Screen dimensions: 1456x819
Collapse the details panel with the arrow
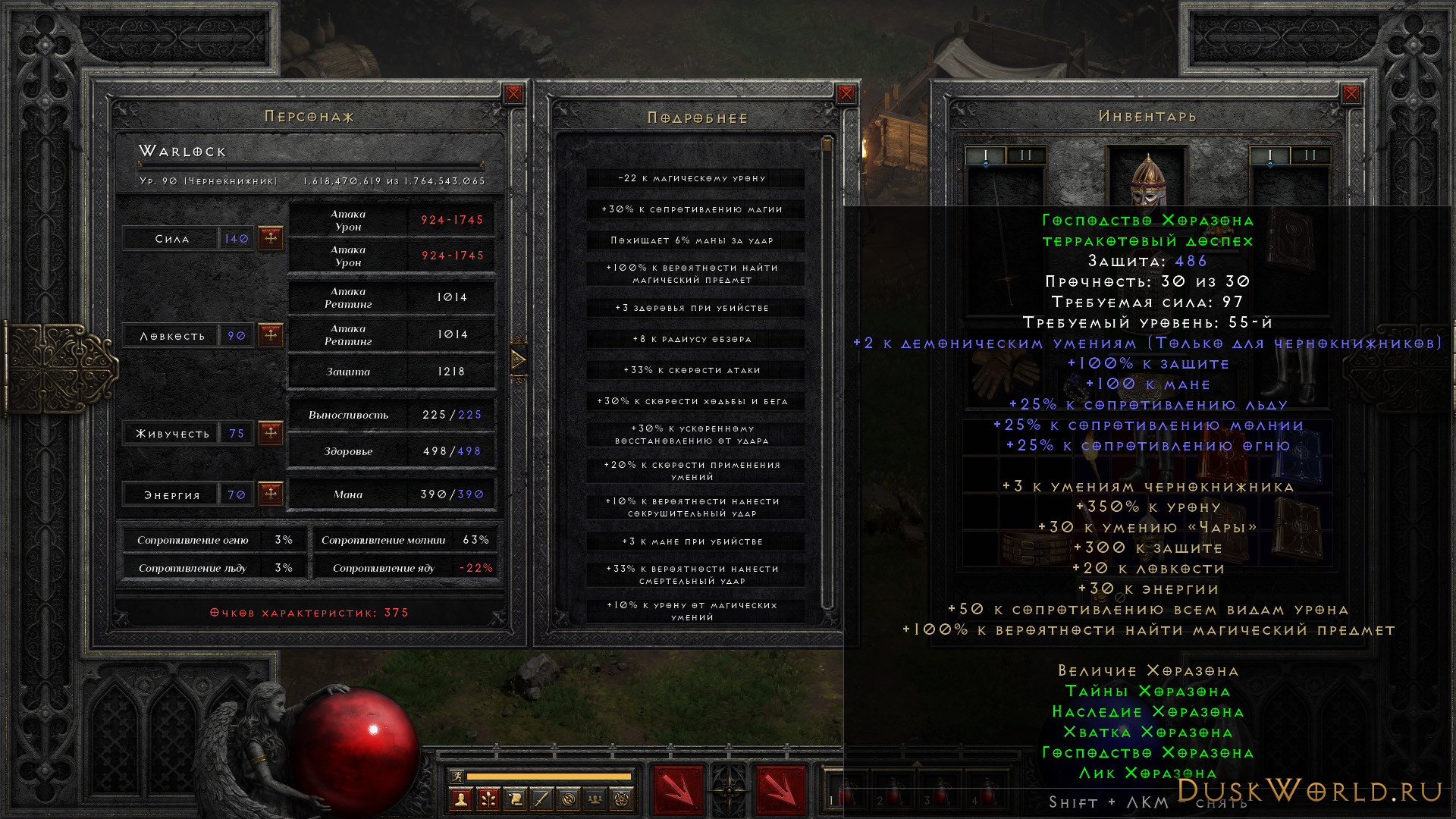519,359
